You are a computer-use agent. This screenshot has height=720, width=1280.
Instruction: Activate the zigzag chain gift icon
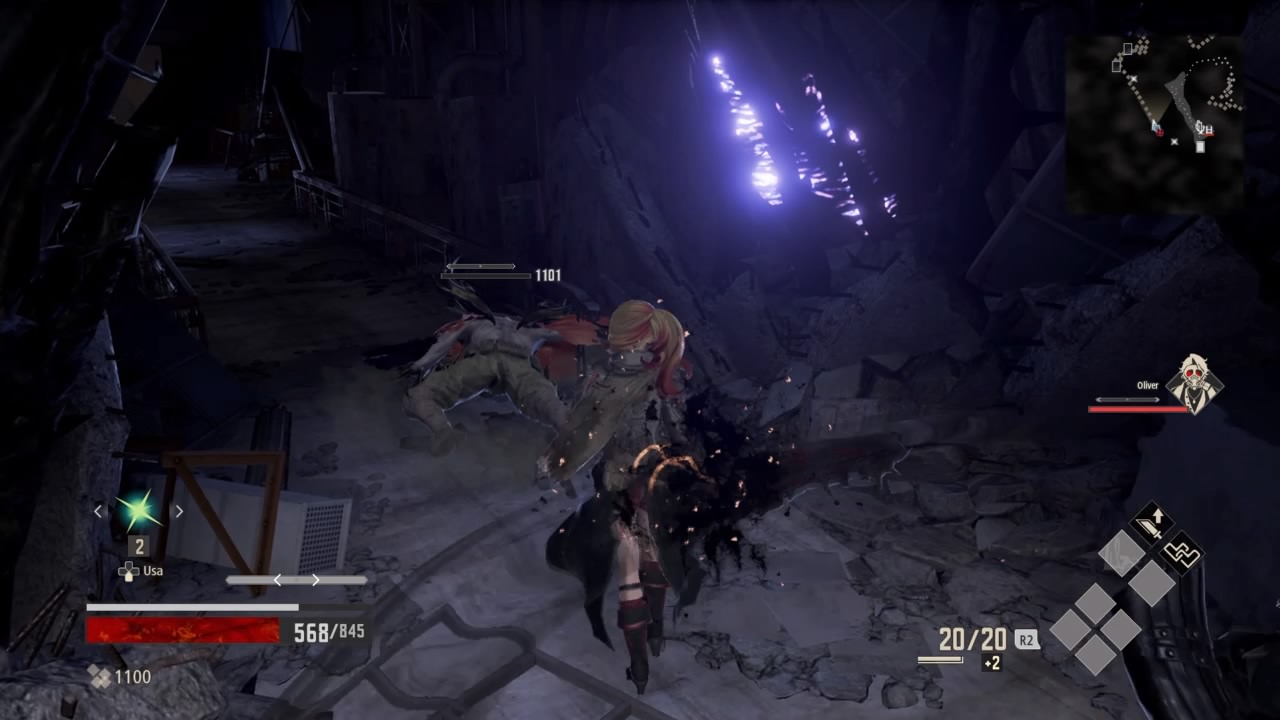1182,552
